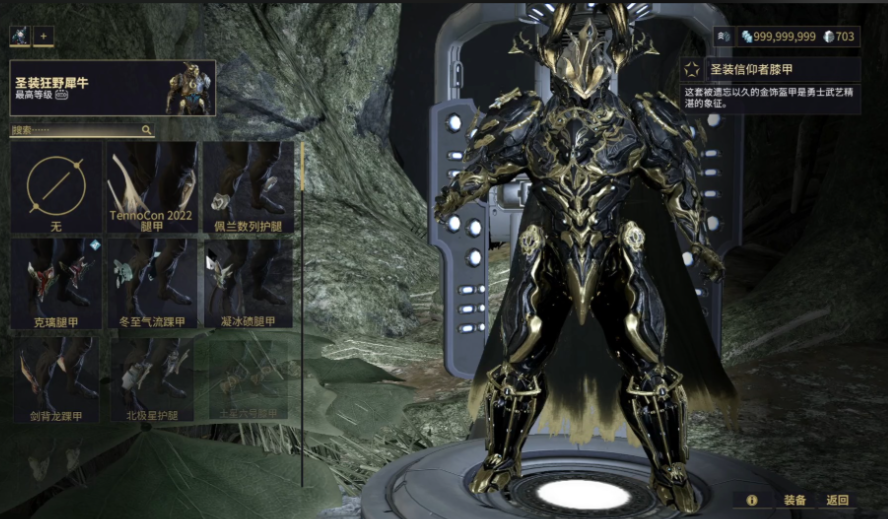The height and width of the screenshot is (519, 888).
Task: Open the 圣装狂野犀牛 warframe panel
Action: coord(112,88)
